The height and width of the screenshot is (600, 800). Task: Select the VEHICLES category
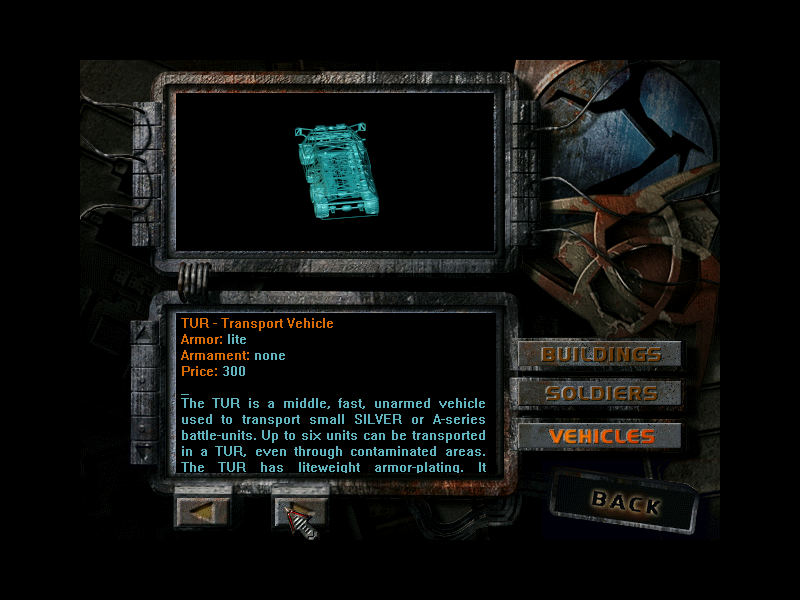(x=600, y=436)
